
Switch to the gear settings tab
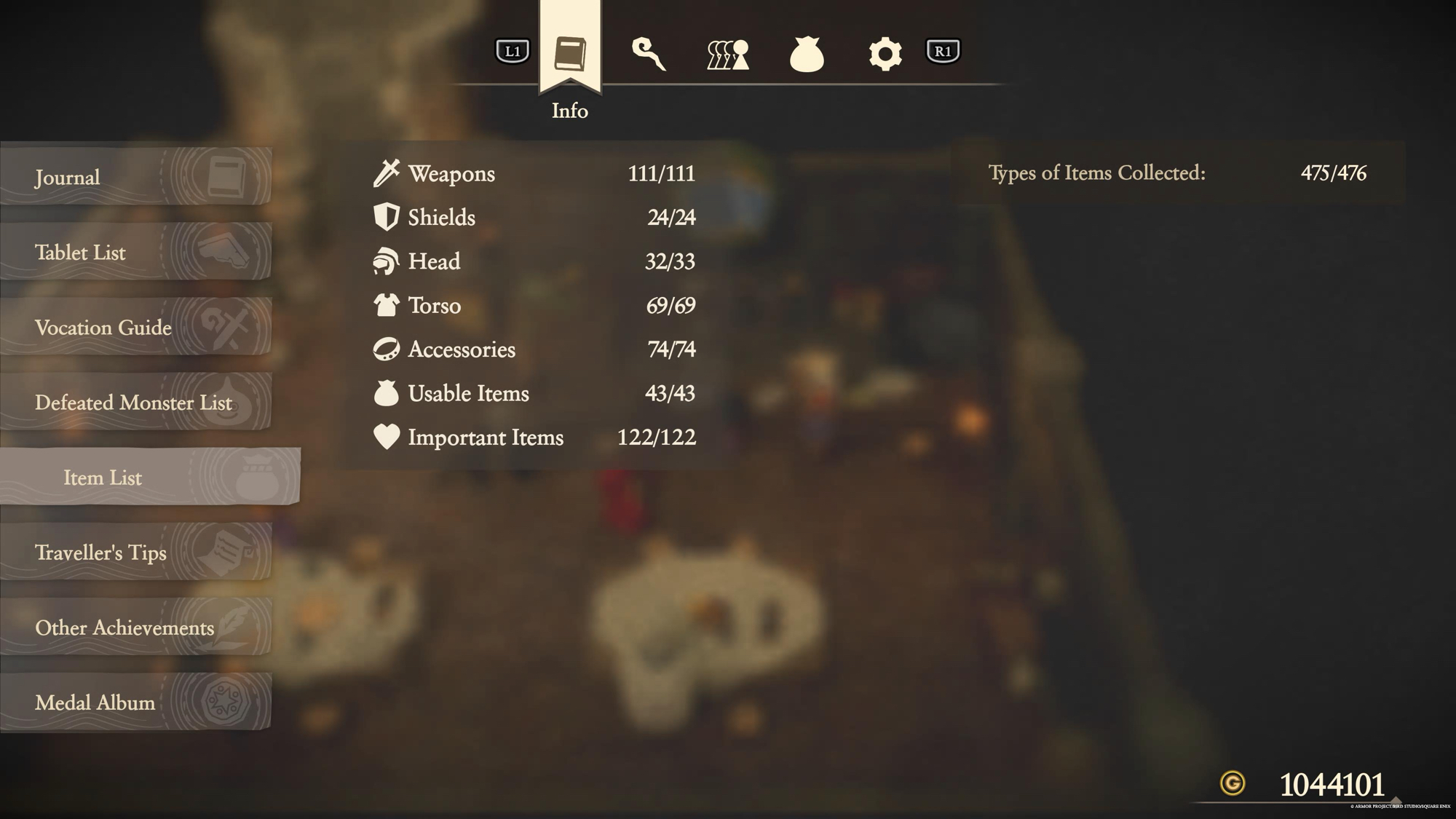point(885,54)
